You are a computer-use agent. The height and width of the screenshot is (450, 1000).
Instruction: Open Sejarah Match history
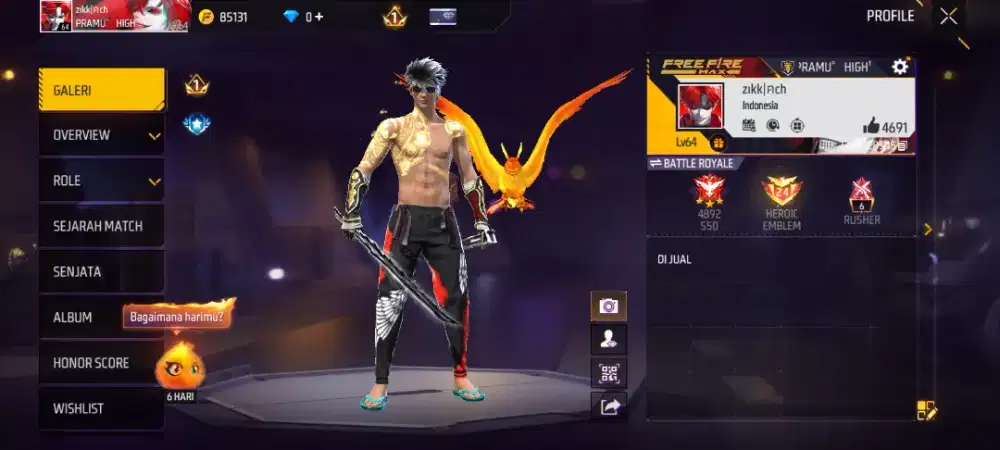pyautogui.click(x=101, y=226)
